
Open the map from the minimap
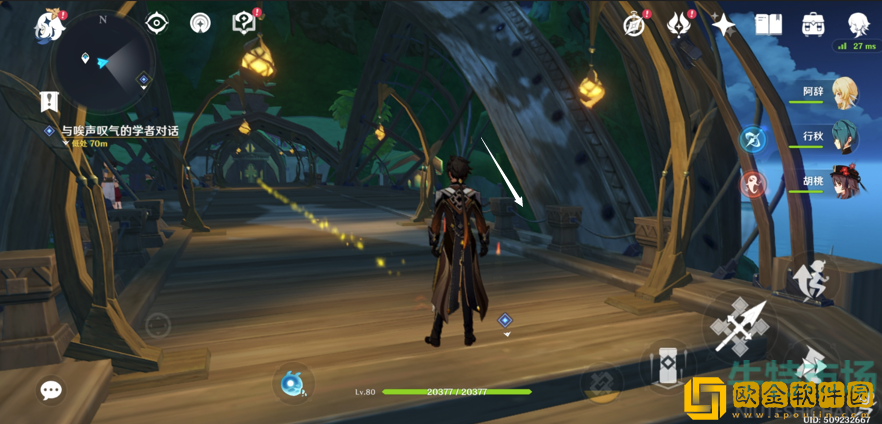104,59
